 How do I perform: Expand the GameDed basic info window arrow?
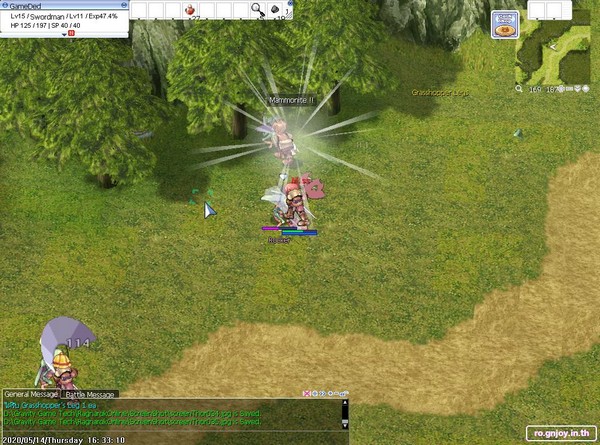pos(64,34)
